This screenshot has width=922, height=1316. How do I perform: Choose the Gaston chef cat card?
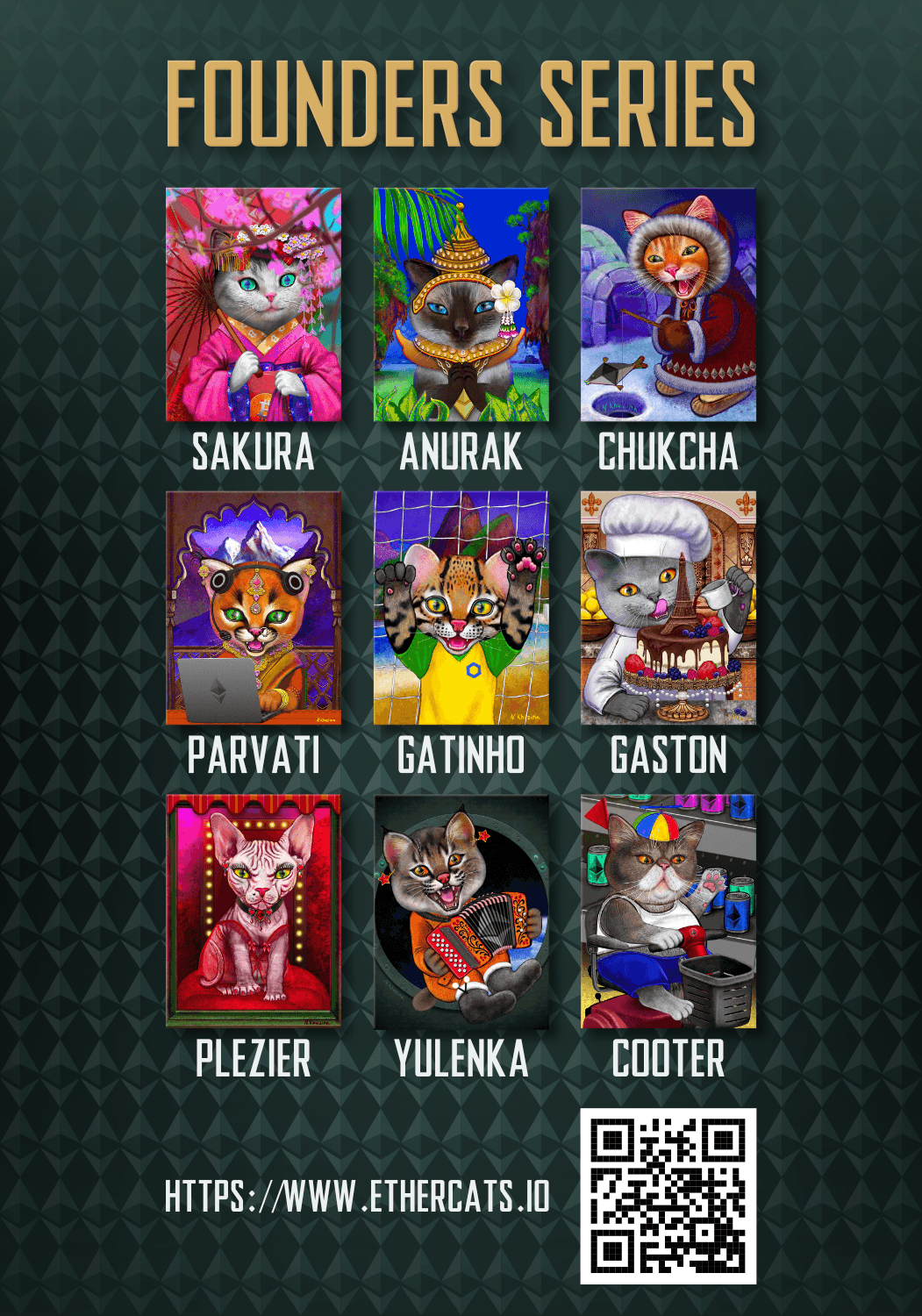point(668,608)
